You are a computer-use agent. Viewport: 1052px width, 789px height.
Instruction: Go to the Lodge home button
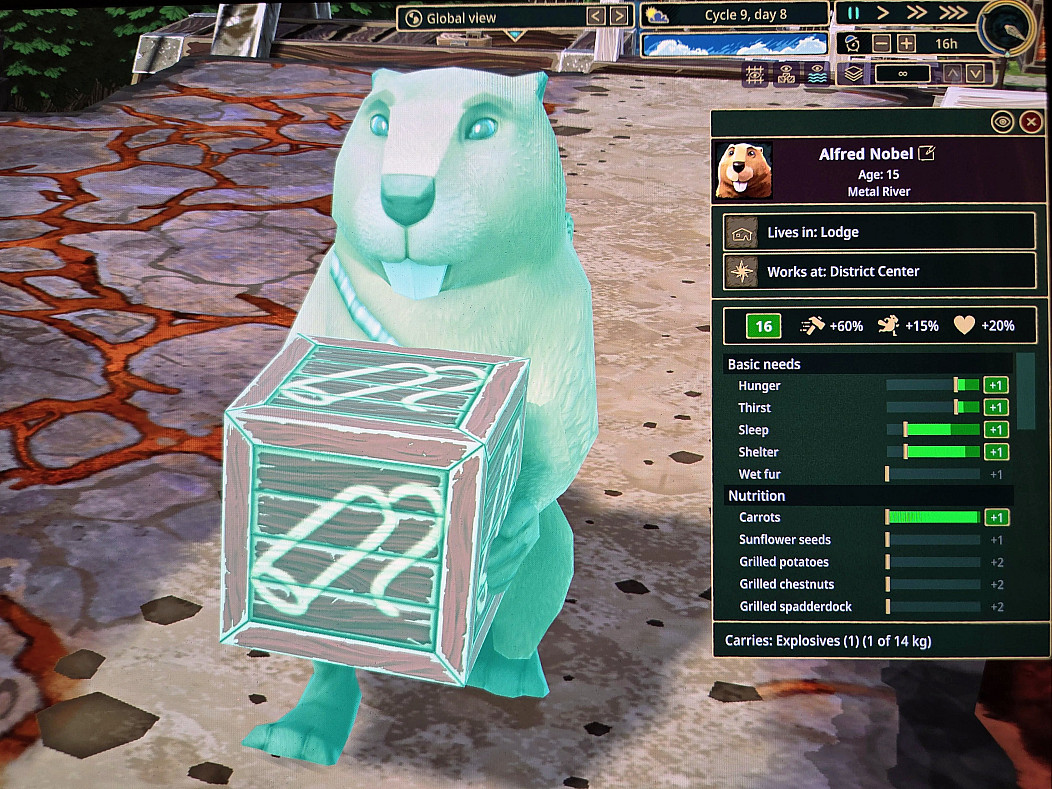click(x=879, y=232)
